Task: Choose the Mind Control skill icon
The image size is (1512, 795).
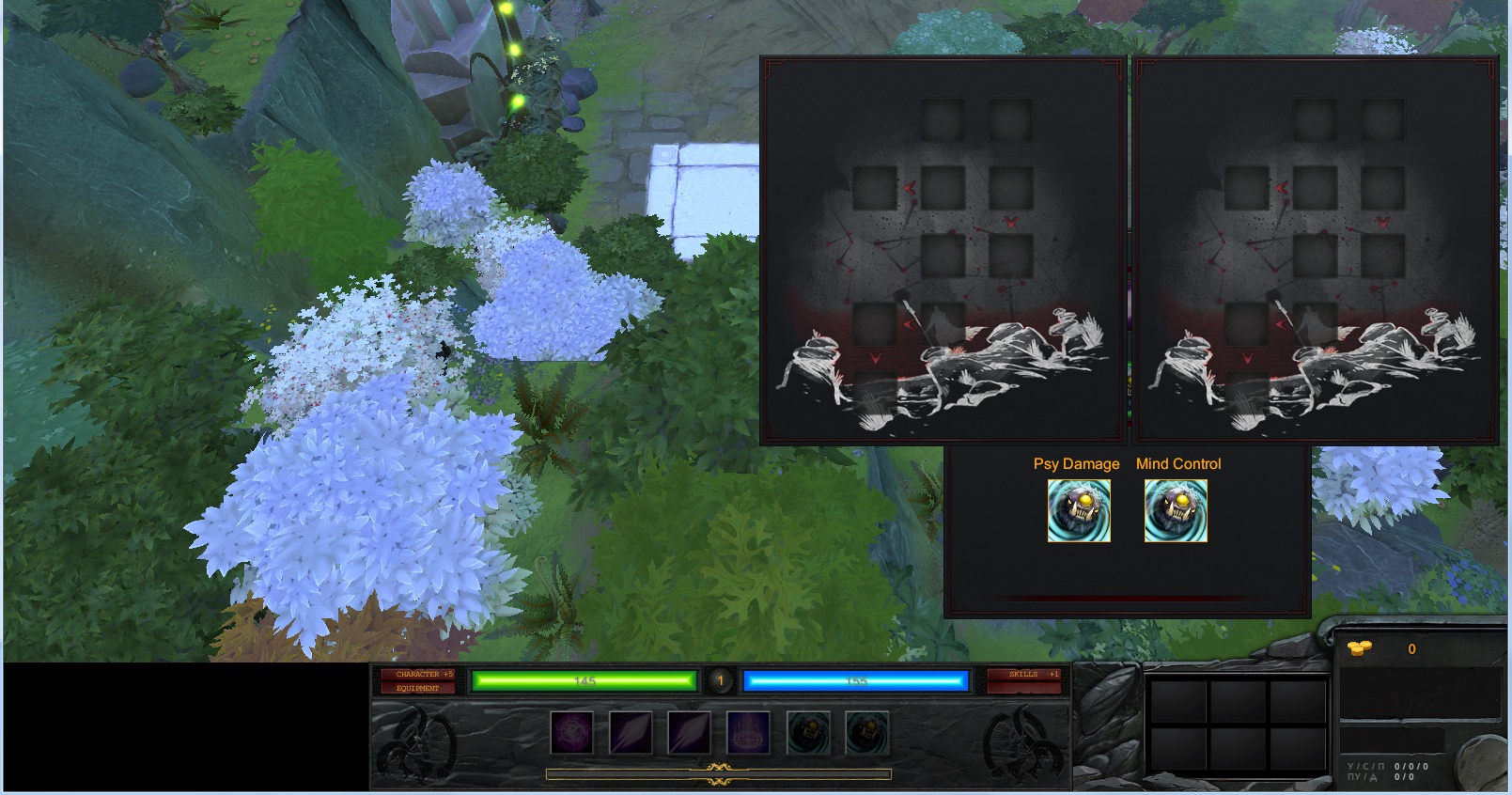Action: coord(1176,511)
